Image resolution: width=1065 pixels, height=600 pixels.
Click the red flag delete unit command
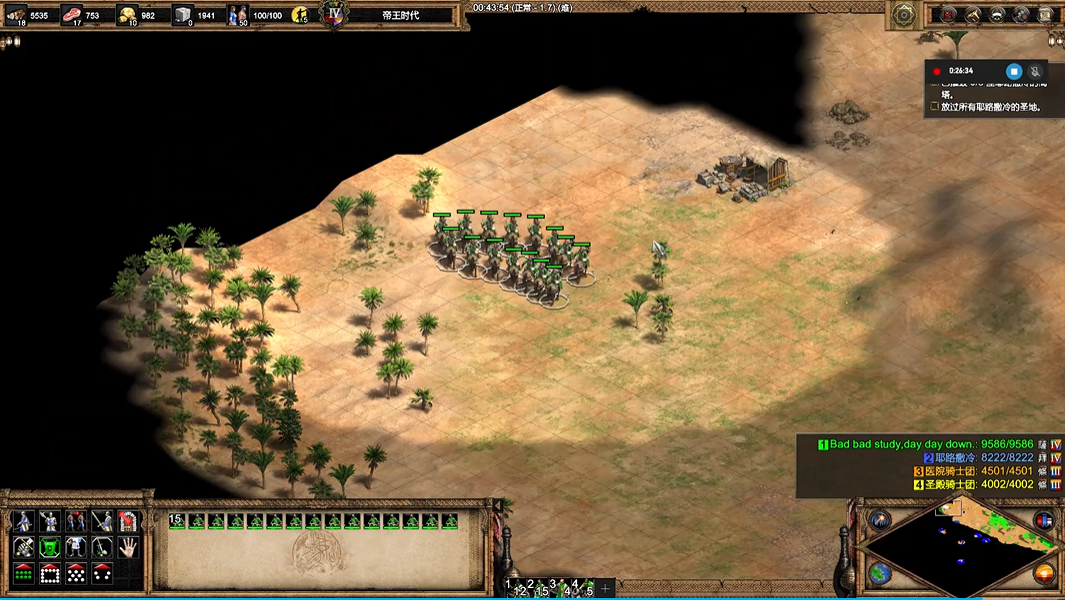tap(128, 521)
